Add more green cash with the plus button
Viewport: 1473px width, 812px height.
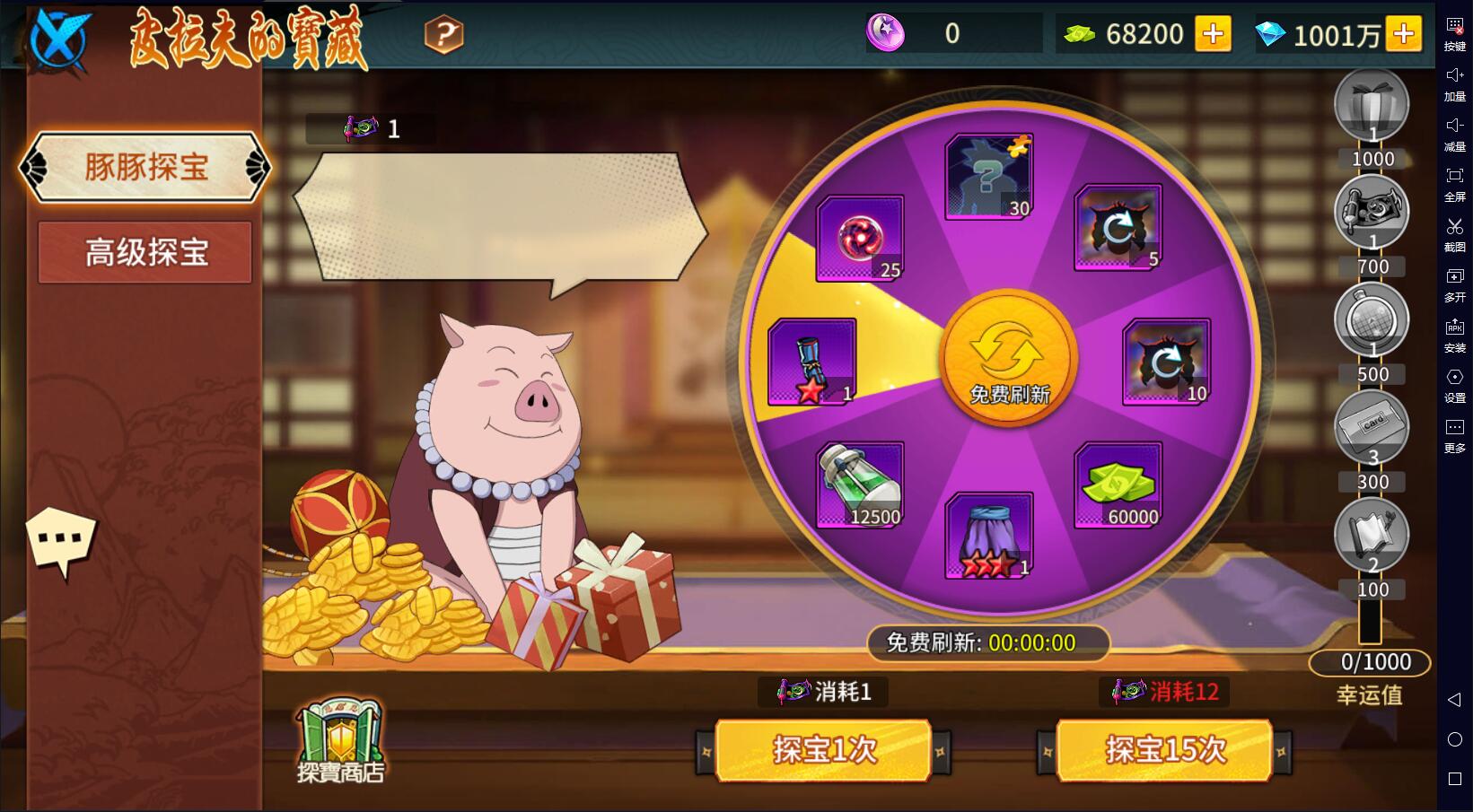[x=1213, y=35]
